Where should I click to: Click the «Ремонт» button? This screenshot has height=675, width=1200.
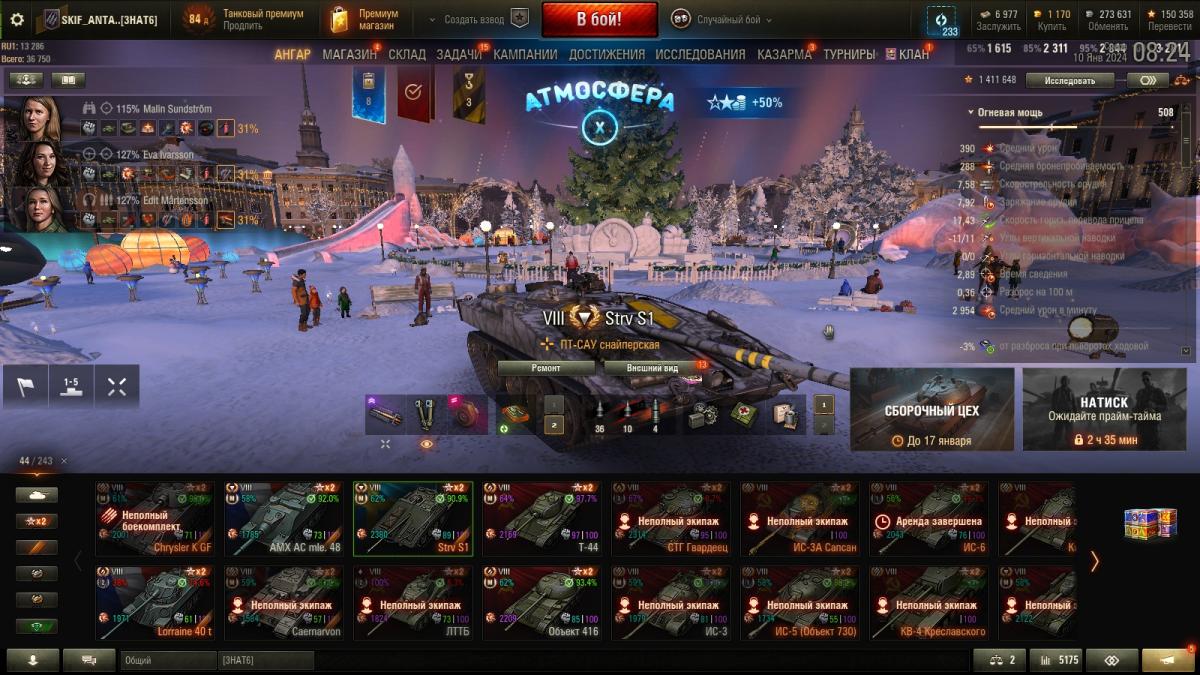click(546, 368)
